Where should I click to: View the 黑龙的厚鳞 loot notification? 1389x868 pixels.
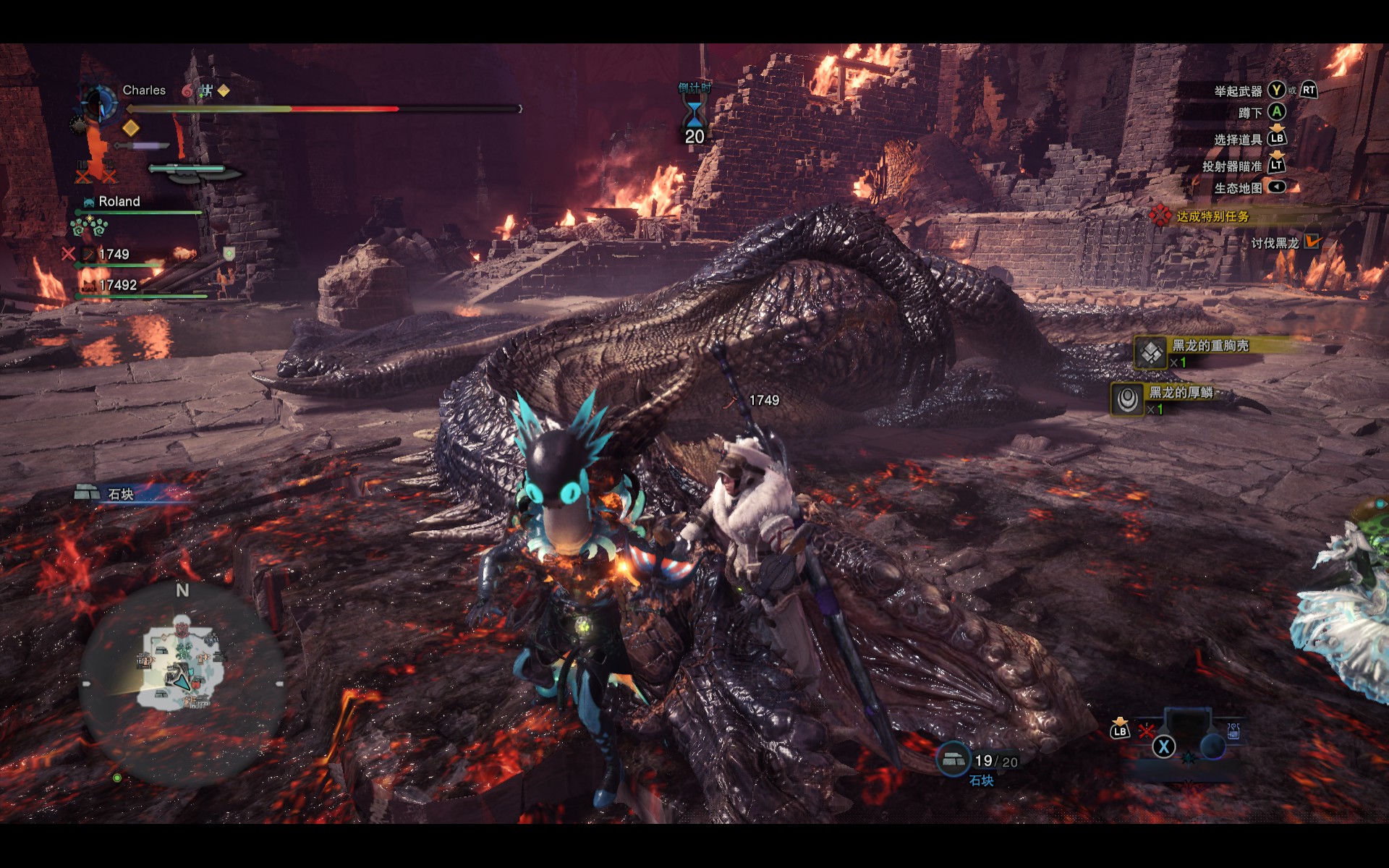pos(1181,393)
